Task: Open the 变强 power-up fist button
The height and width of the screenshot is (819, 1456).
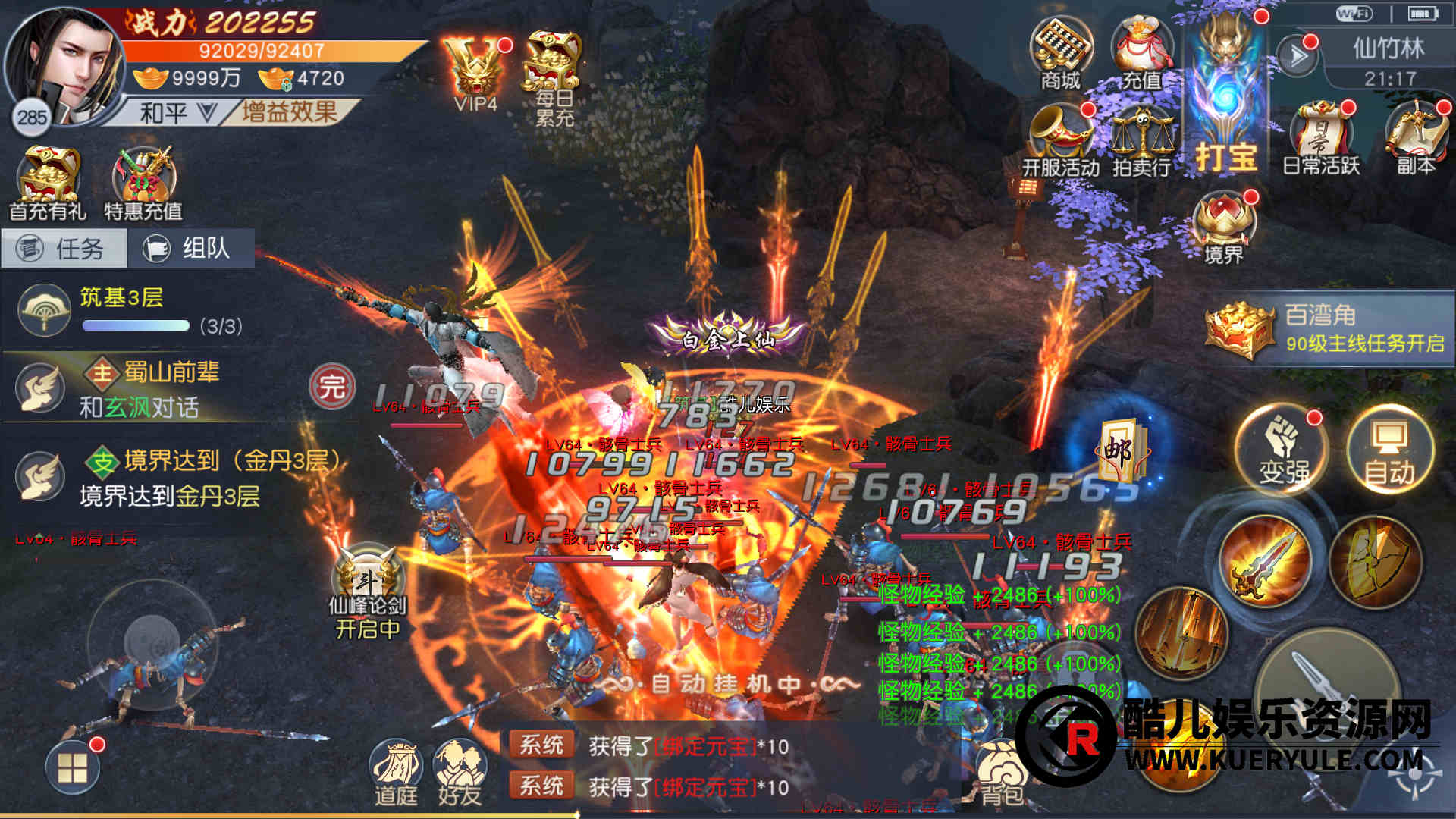Action: pyautogui.click(x=1284, y=451)
